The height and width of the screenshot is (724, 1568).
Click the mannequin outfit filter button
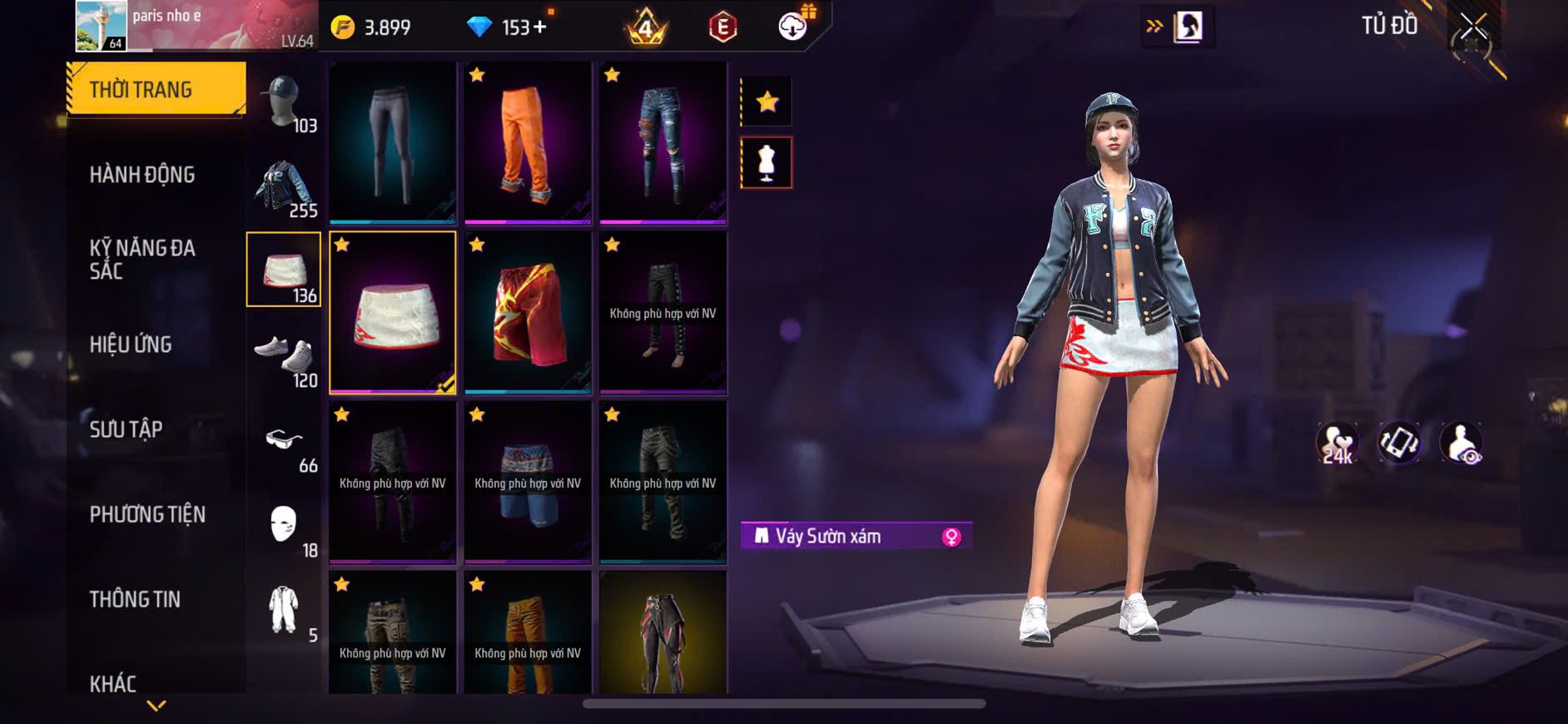[x=767, y=163]
